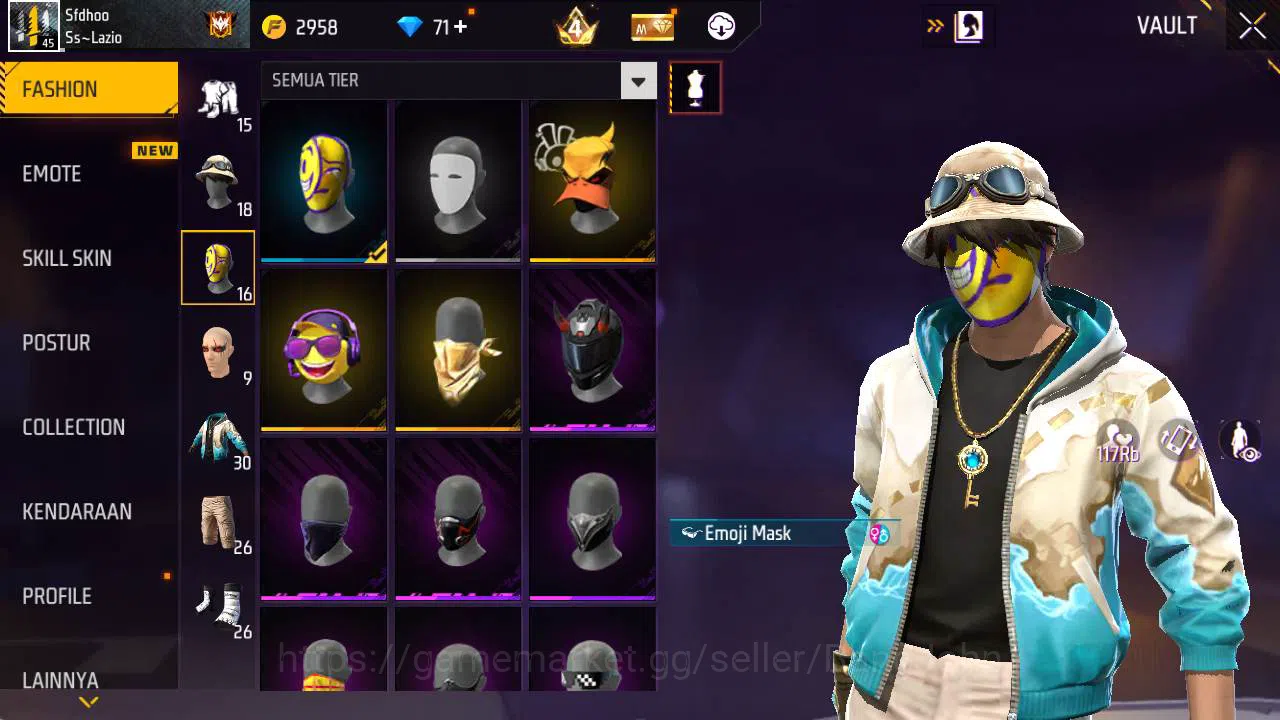Select the white theater mask thumbnail
This screenshot has height=720, width=1280.
coord(457,182)
